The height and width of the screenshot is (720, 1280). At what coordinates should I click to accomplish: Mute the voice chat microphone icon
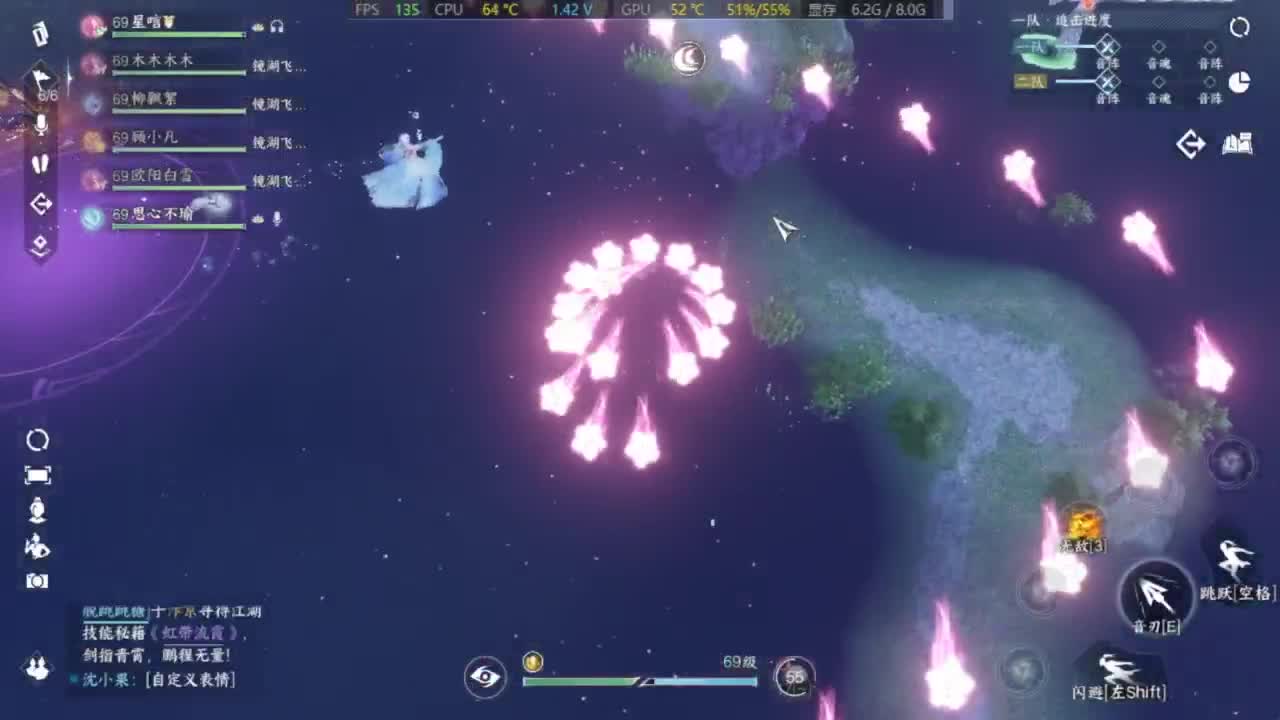click(x=41, y=126)
